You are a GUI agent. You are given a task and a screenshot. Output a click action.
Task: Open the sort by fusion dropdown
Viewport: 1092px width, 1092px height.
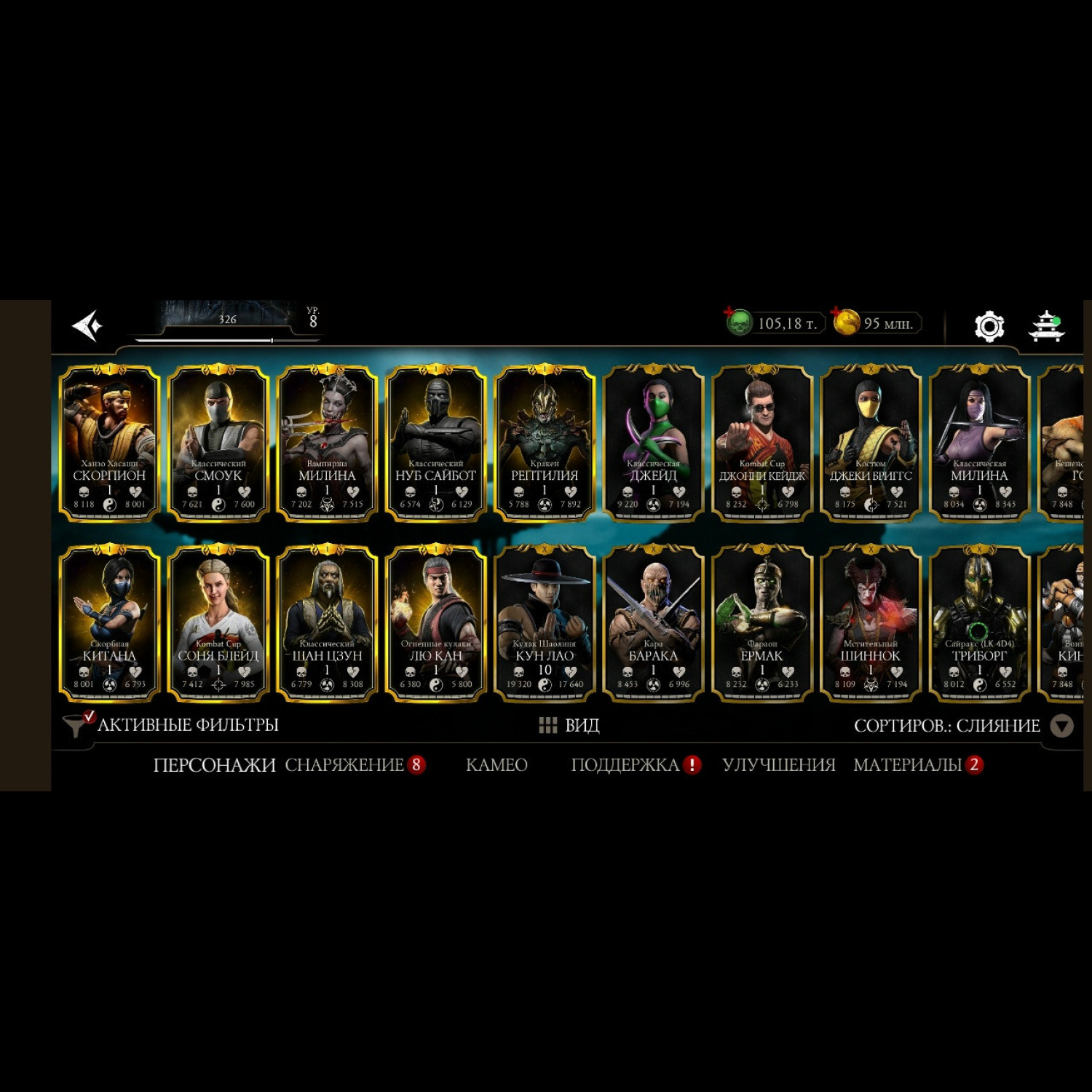[x=1062, y=726]
